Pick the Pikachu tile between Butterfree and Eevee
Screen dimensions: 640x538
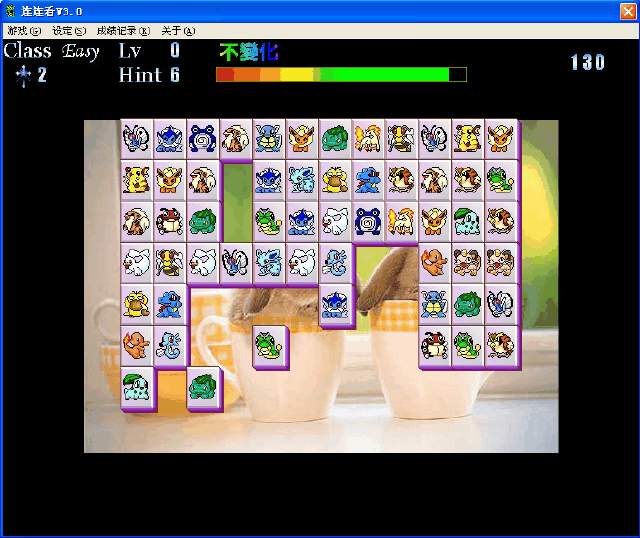pyautogui.click(x=467, y=137)
